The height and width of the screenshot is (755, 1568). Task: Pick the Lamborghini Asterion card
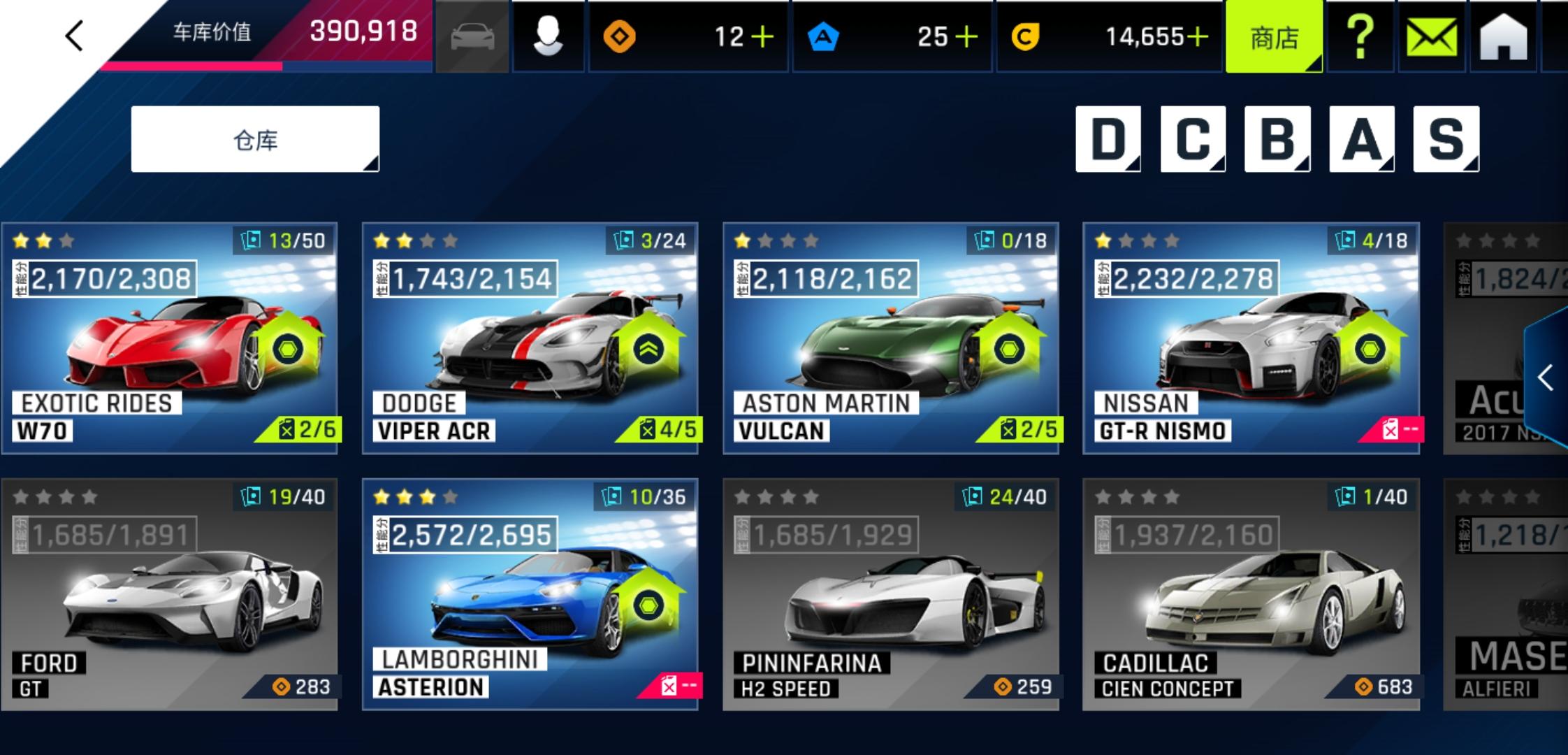(530, 594)
